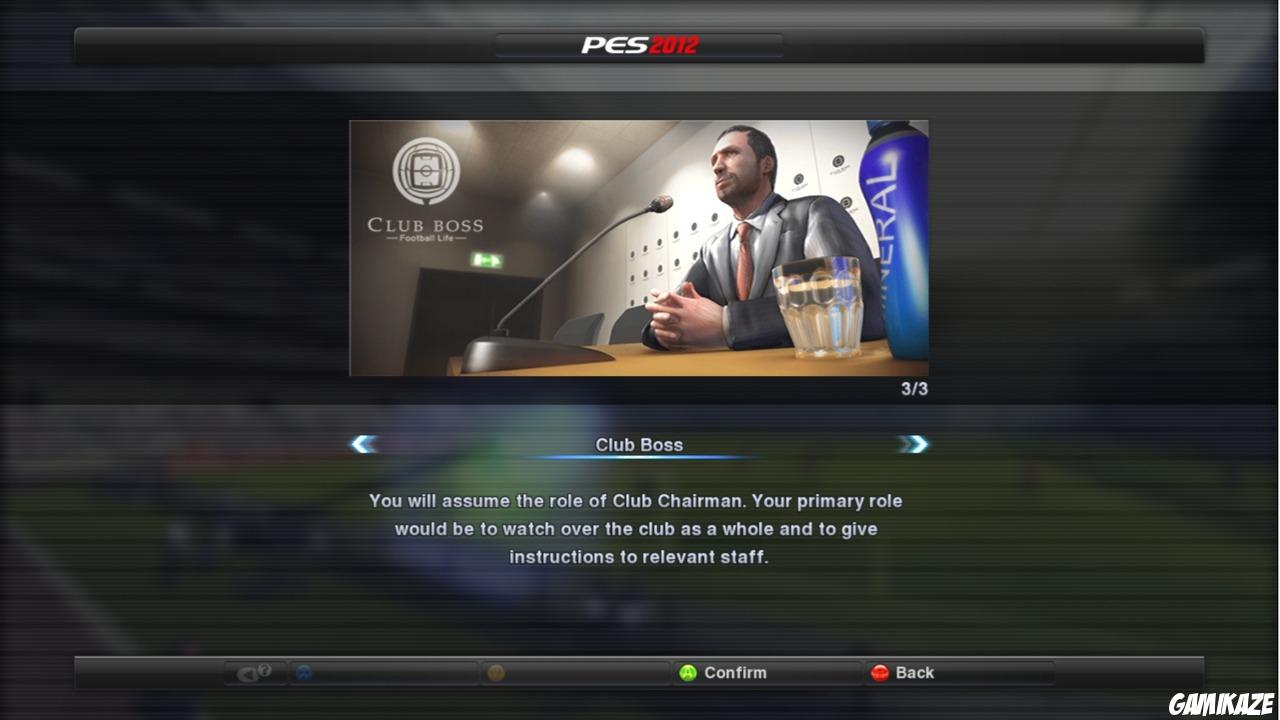Click the PES 2012 logo
Viewport: 1280px width, 720px height.
pyautogui.click(x=639, y=43)
